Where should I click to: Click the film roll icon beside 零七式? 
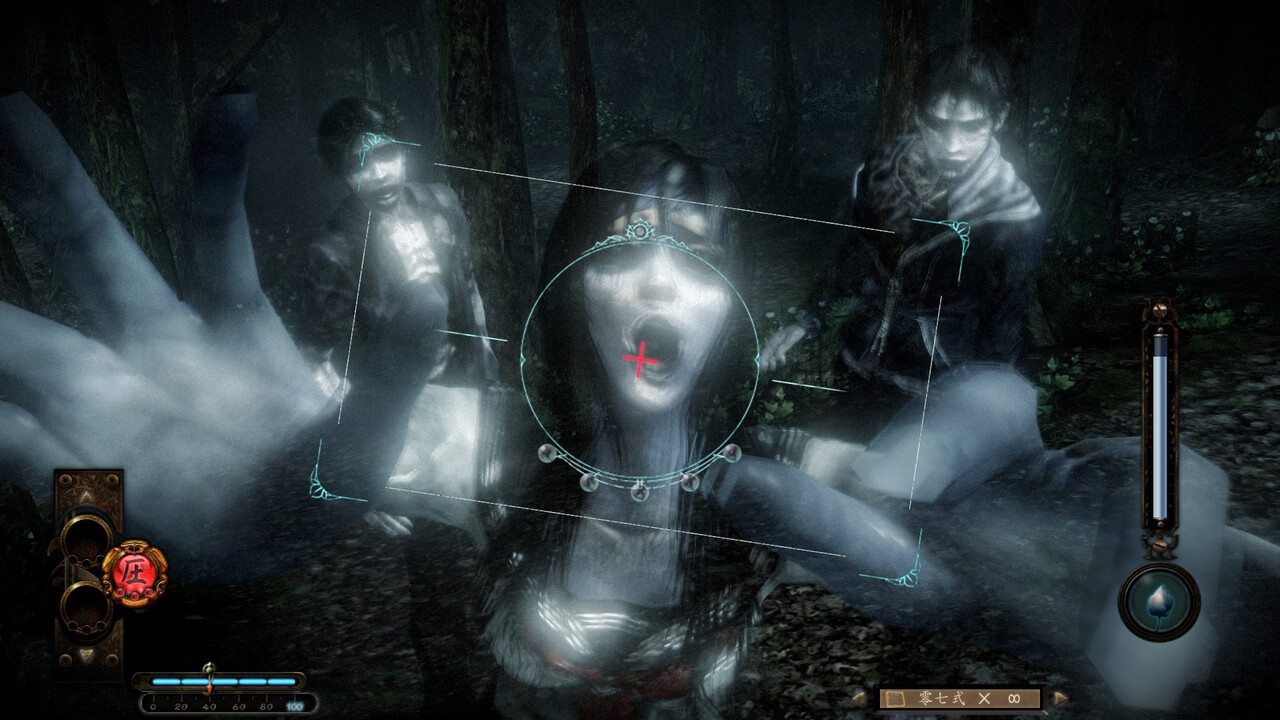click(895, 699)
